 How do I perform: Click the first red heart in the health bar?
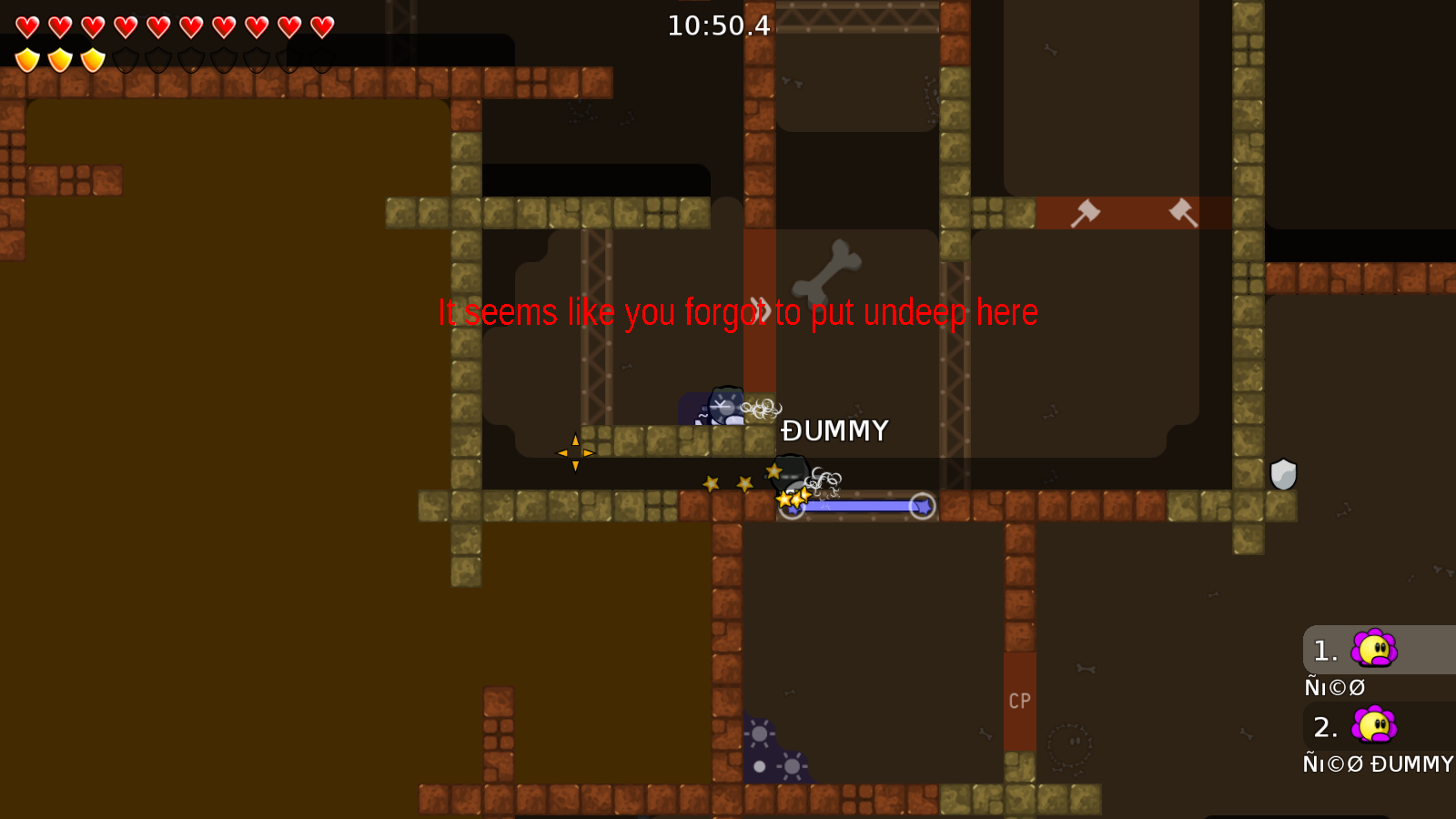coord(27,25)
